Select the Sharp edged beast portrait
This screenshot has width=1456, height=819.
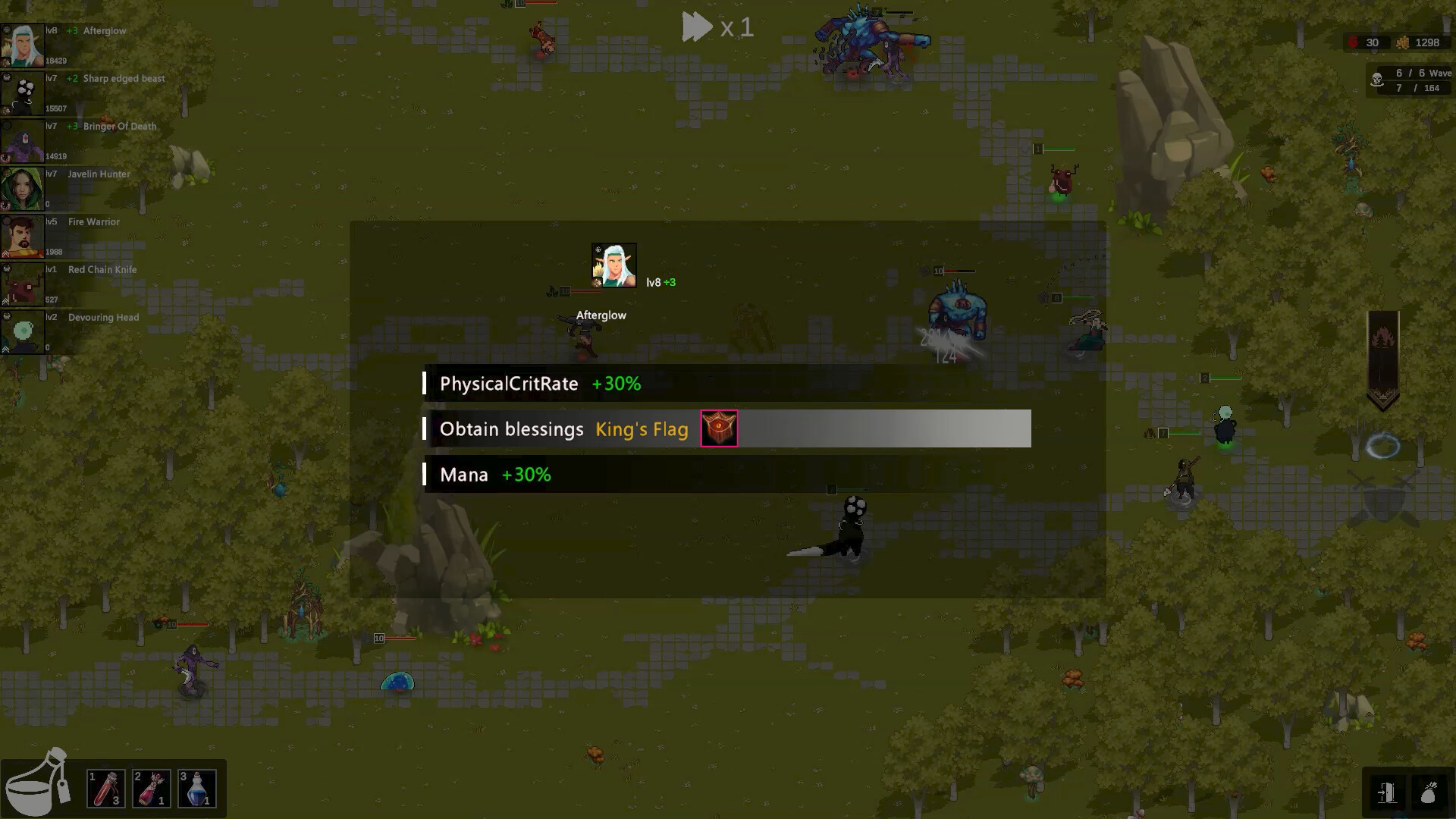[x=24, y=92]
